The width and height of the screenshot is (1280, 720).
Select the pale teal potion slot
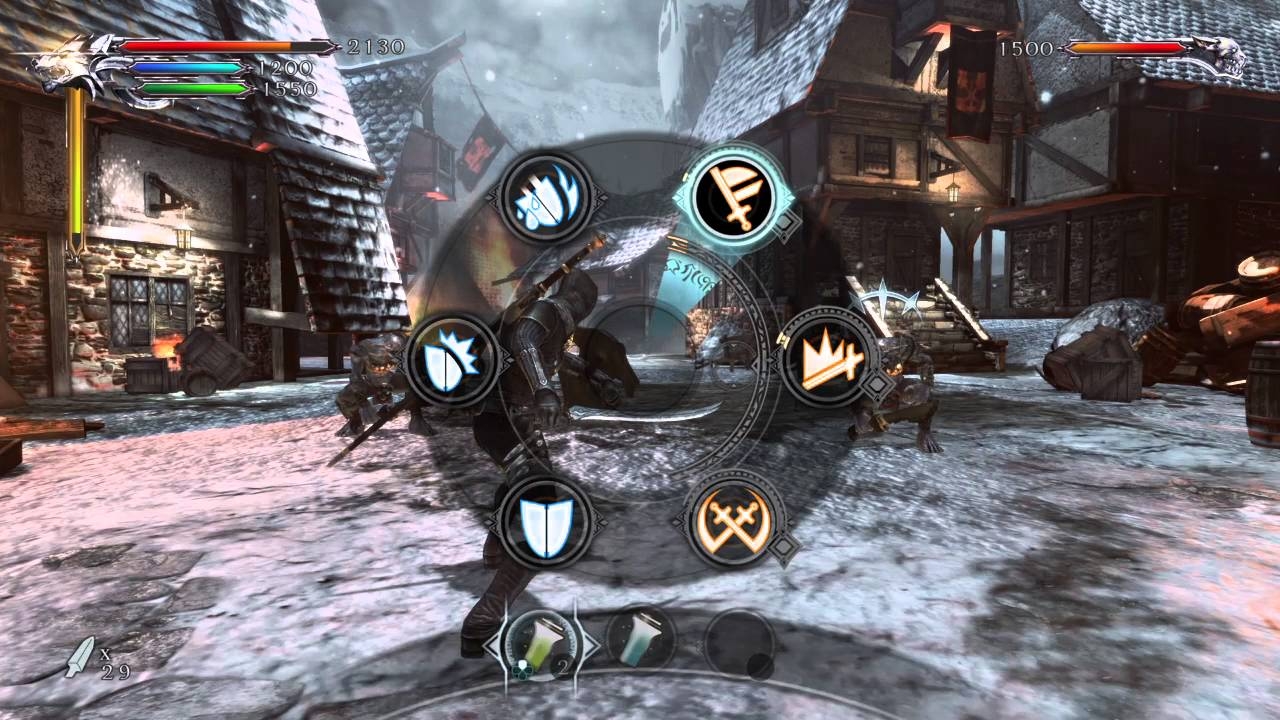640,640
